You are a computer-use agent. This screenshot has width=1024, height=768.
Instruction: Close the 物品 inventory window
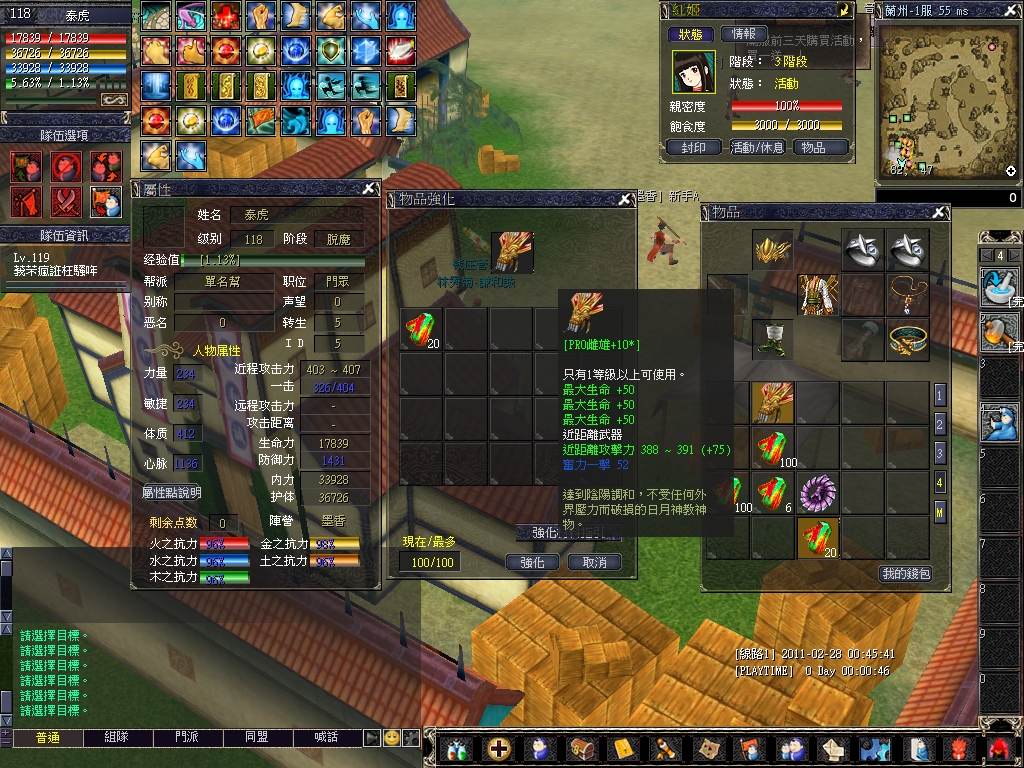click(938, 212)
